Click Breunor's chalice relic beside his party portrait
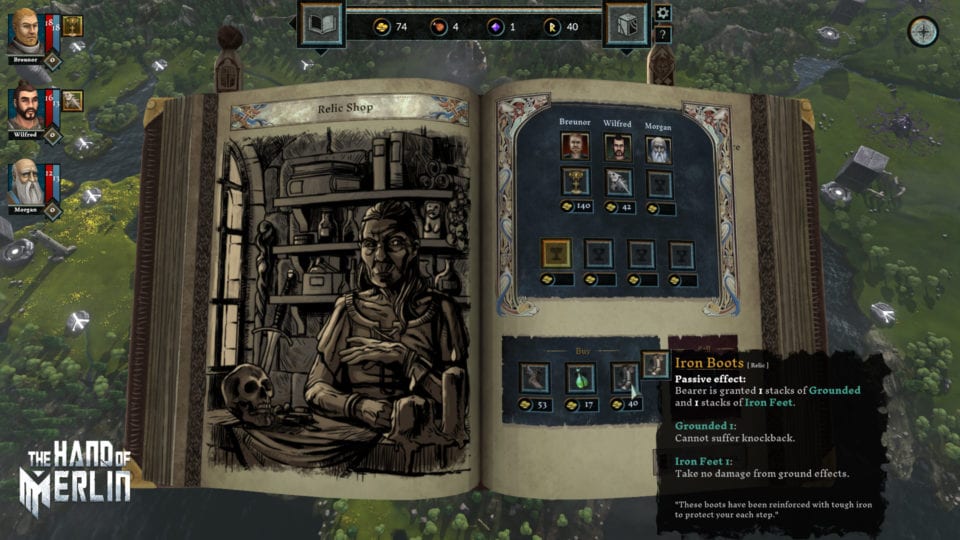 pyautogui.click(x=73, y=26)
